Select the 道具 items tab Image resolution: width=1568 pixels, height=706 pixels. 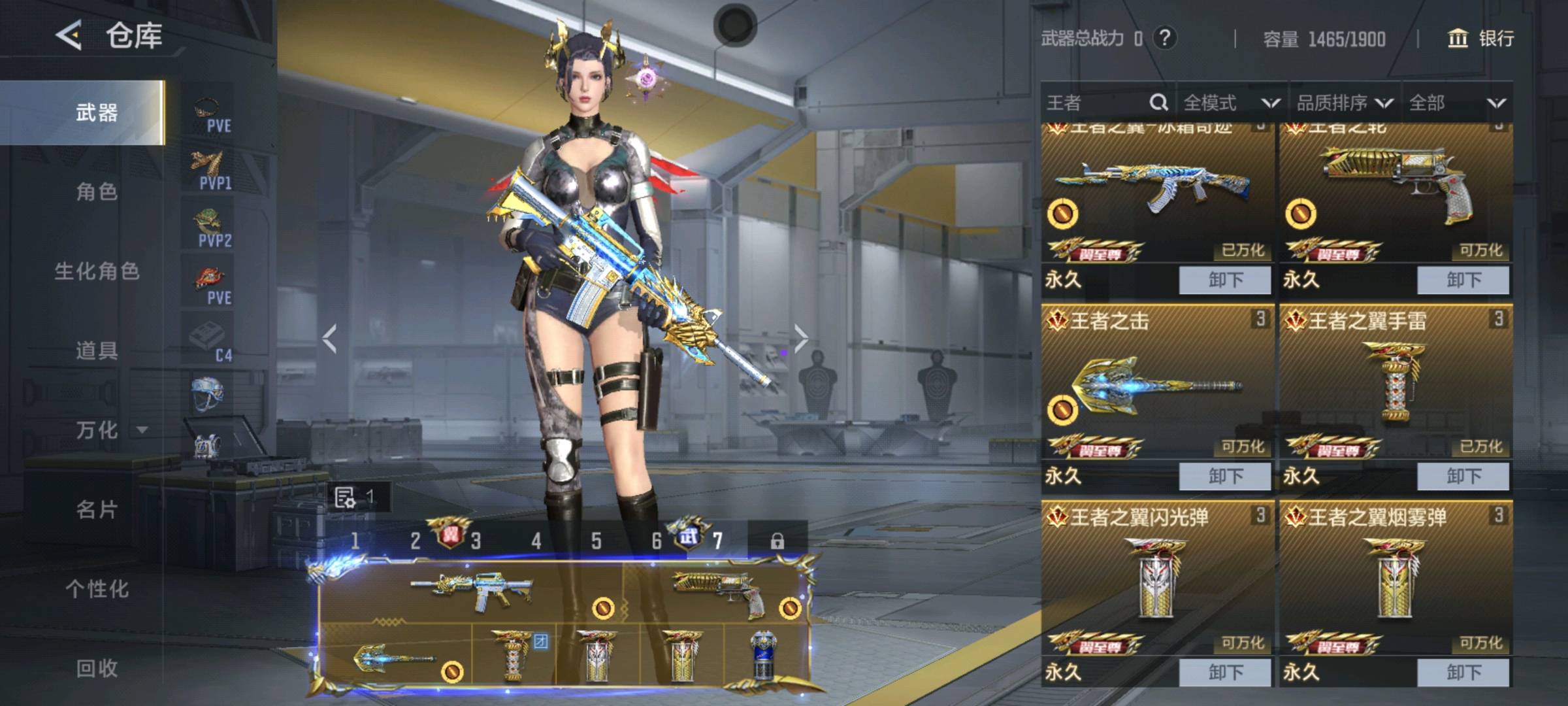(97, 351)
